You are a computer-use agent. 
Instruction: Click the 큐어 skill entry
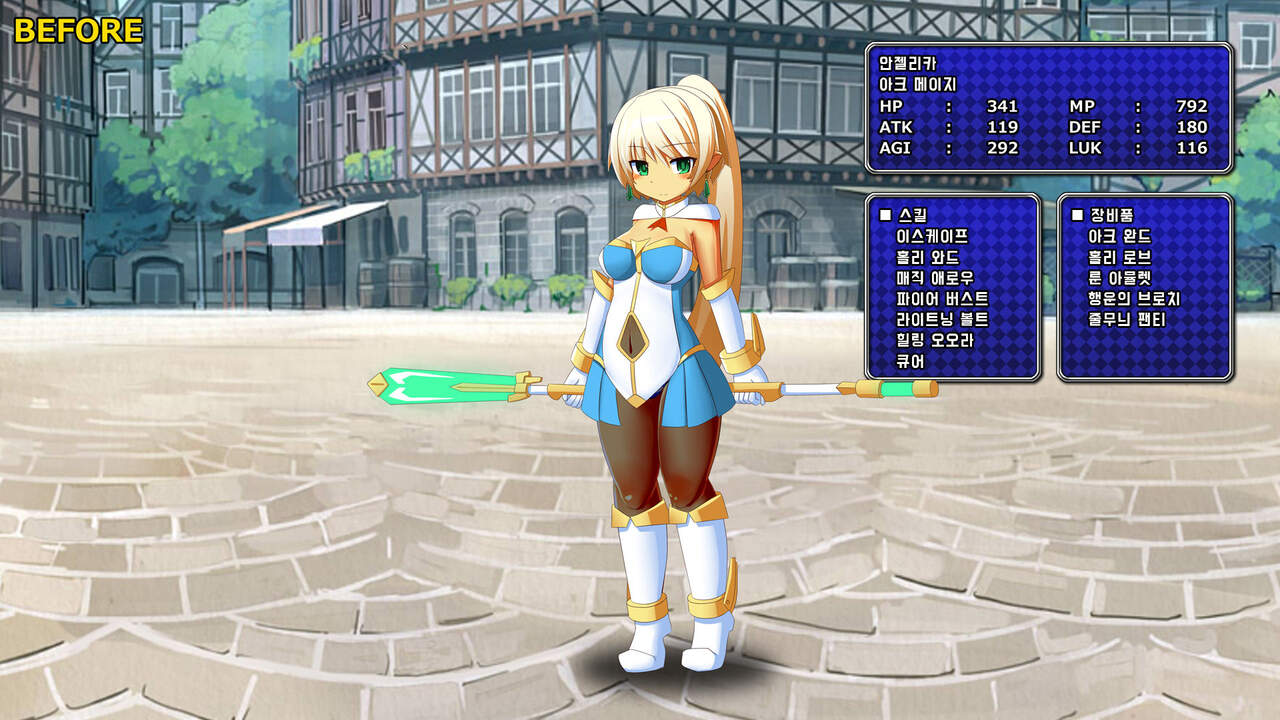click(911, 361)
